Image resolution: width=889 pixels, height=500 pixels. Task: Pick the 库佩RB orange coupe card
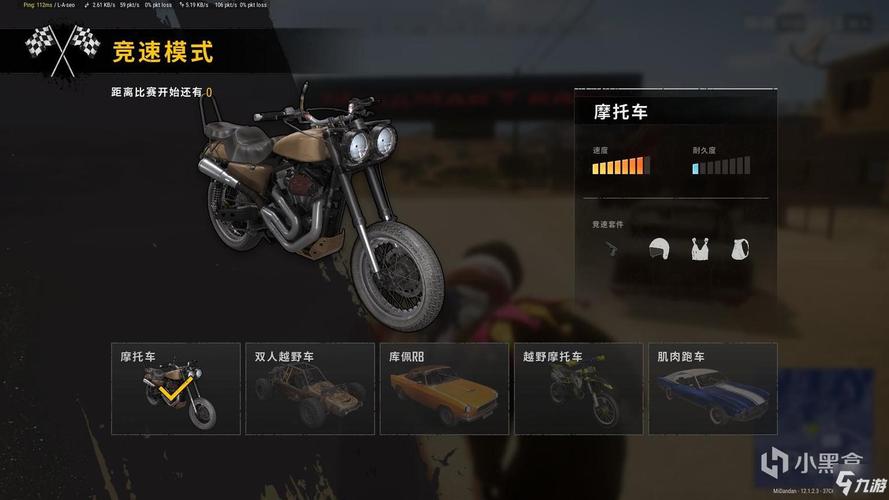pyautogui.click(x=444, y=388)
